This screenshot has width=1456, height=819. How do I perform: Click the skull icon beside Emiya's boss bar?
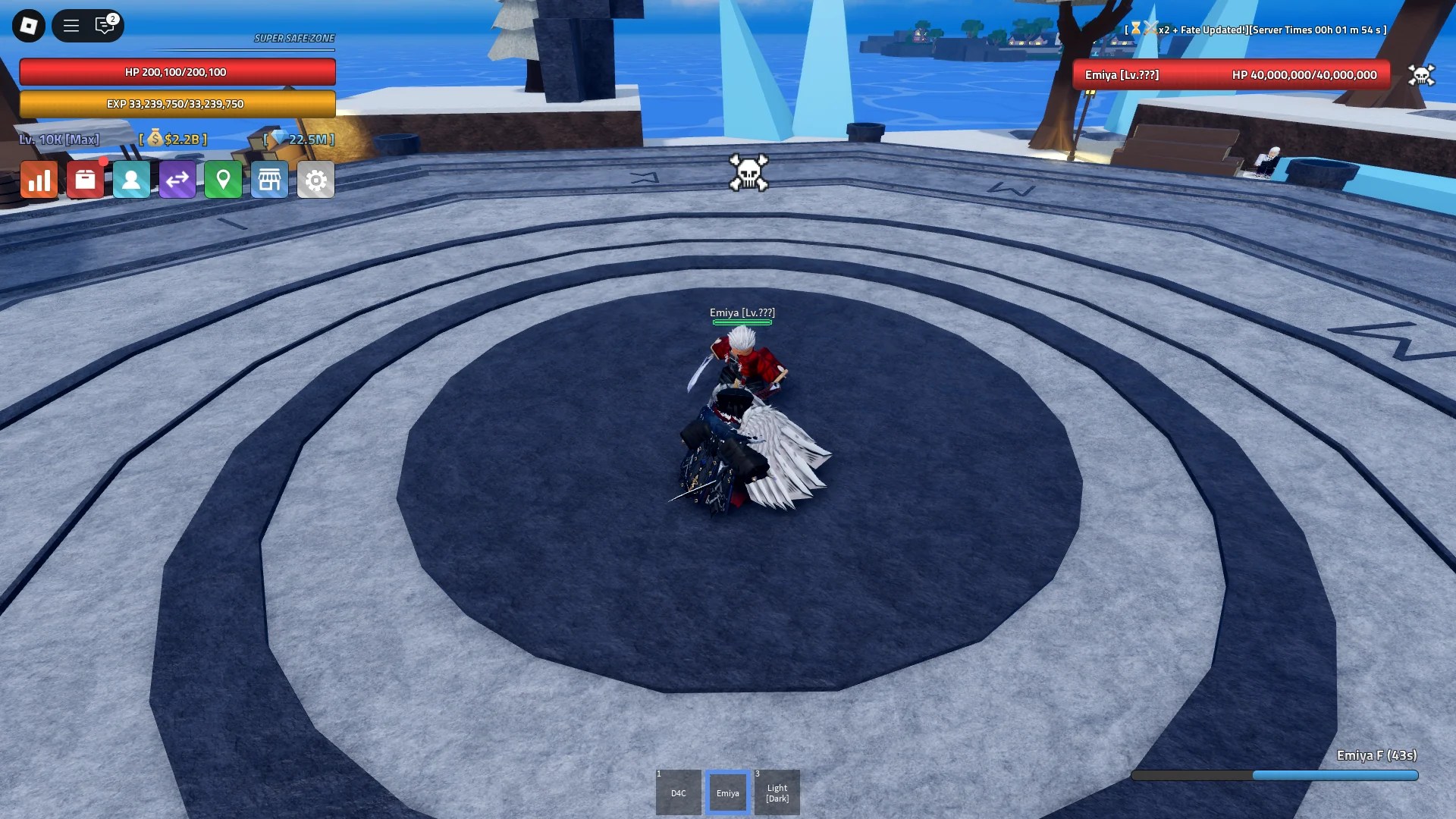pyautogui.click(x=1423, y=75)
